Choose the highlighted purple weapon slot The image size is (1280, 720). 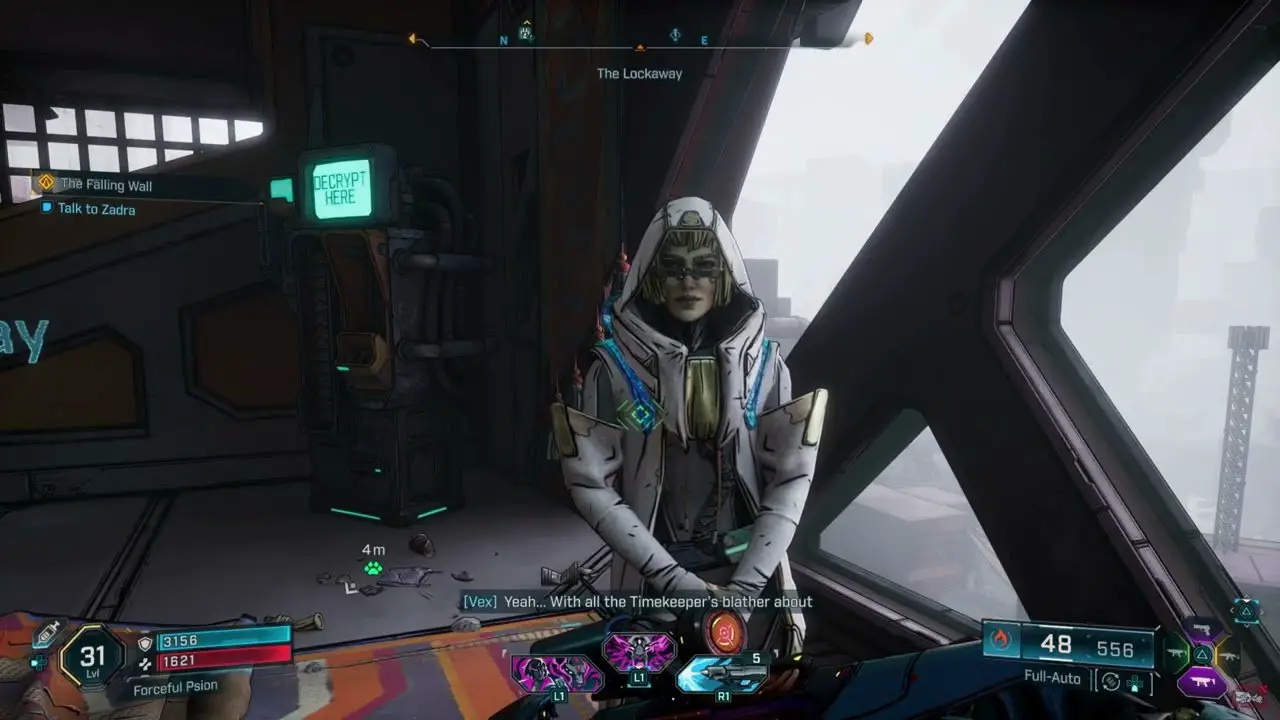point(1201,682)
